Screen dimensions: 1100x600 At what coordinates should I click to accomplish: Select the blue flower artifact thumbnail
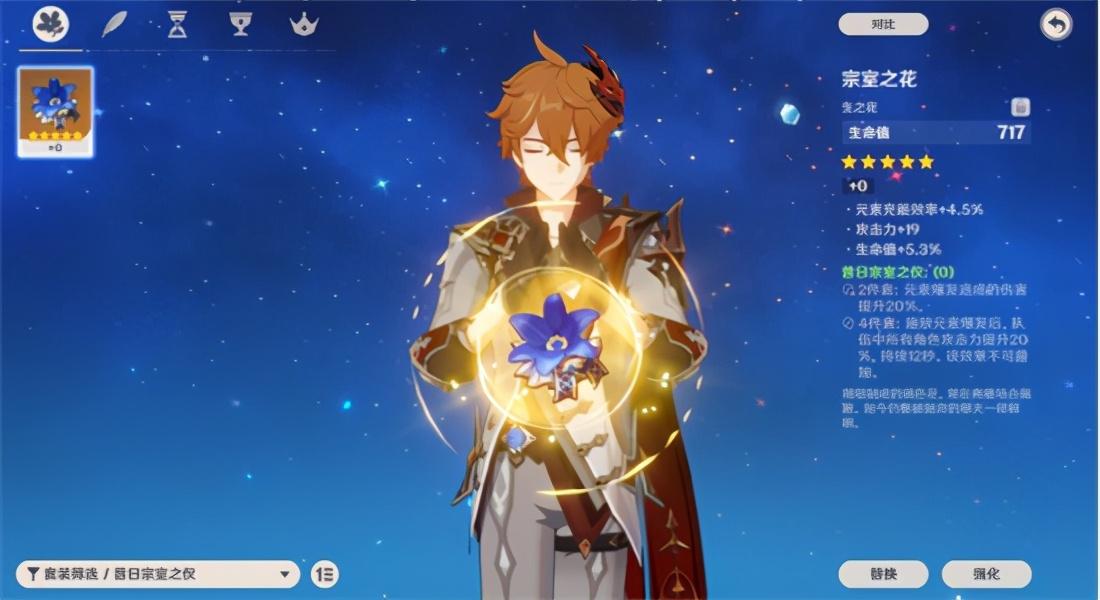56,111
